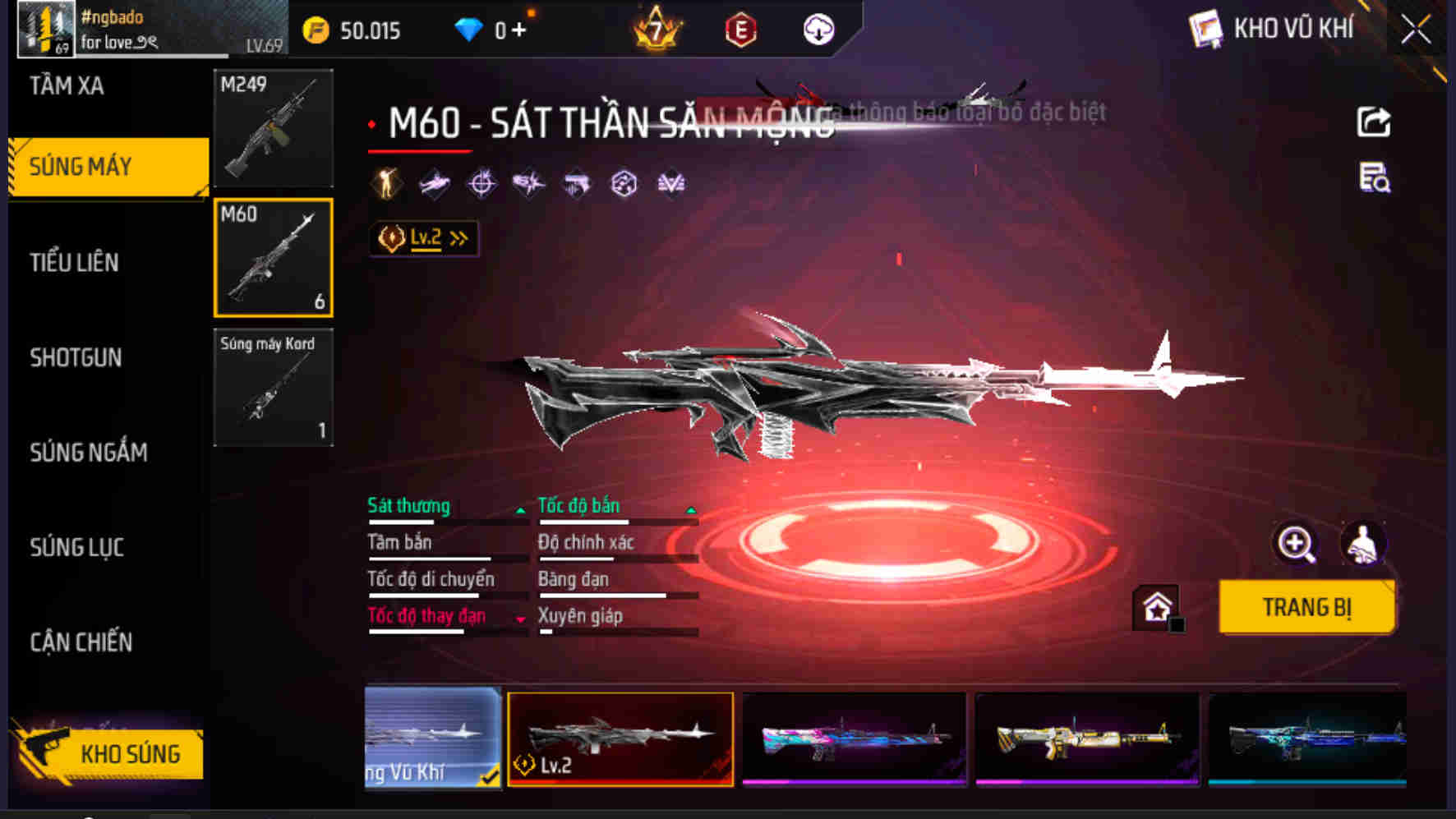The height and width of the screenshot is (819, 1456).
Task: Choose the Súng máy Kord weapon
Action: pos(273,388)
